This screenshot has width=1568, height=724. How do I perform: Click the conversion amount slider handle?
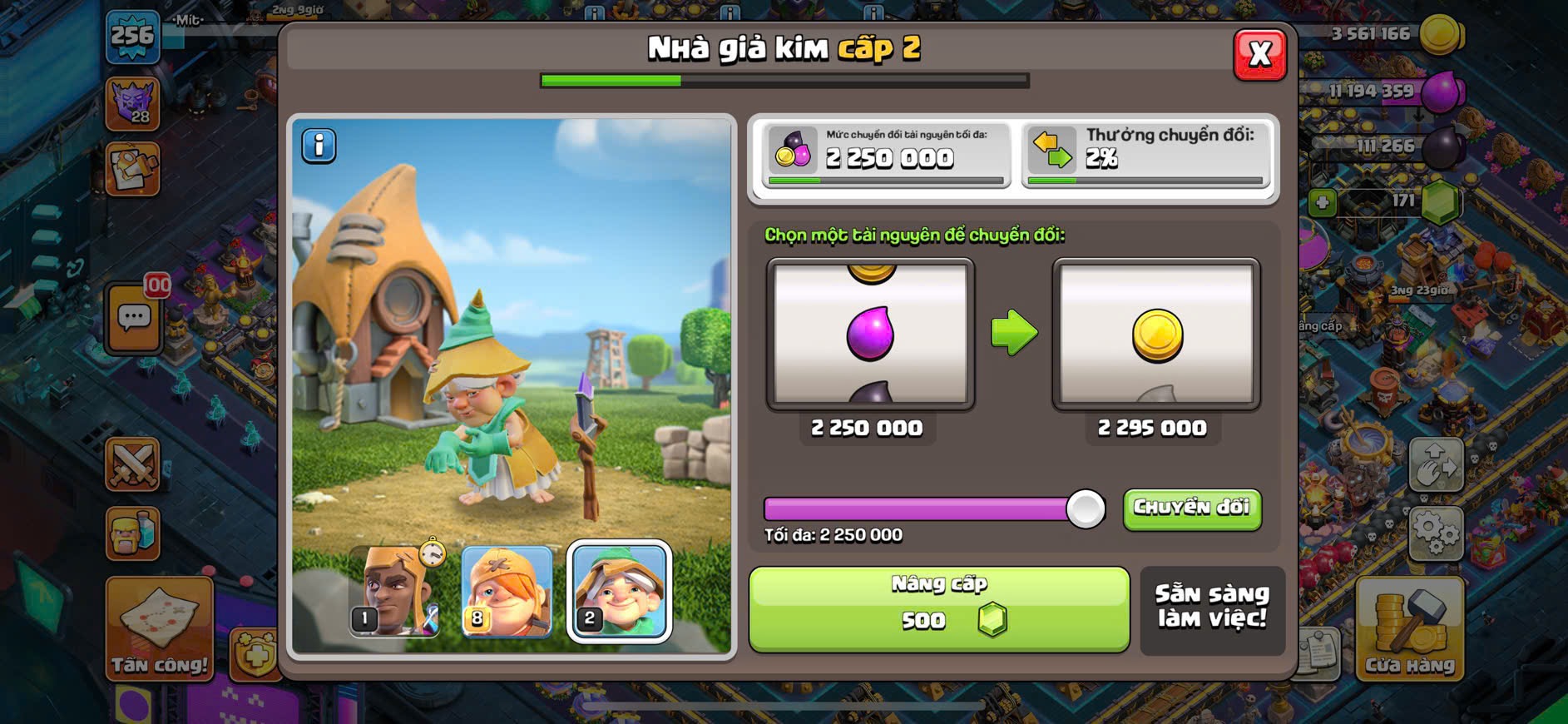(1086, 508)
